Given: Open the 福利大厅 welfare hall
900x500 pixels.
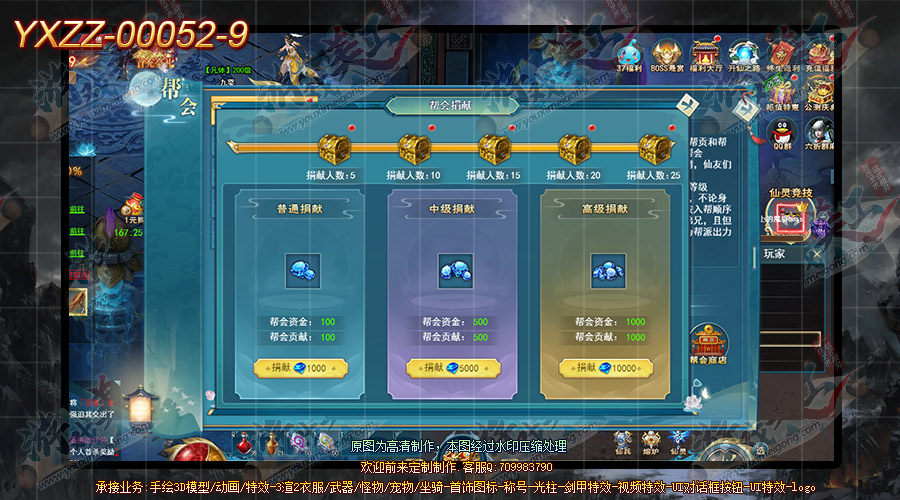Looking at the screenshot, I should tap(706, 54).
